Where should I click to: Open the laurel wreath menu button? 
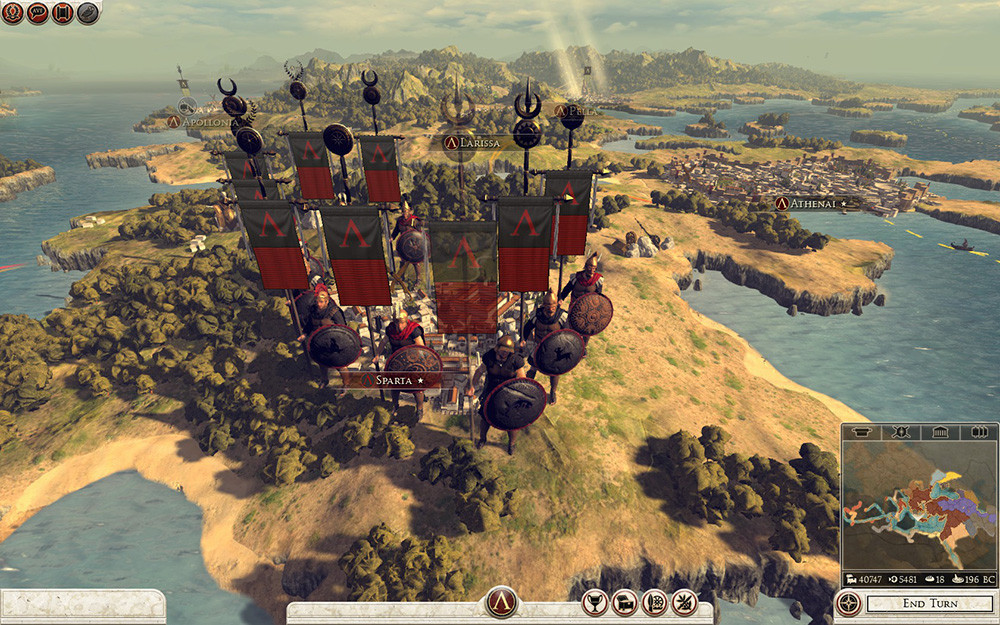click(13, 13)
